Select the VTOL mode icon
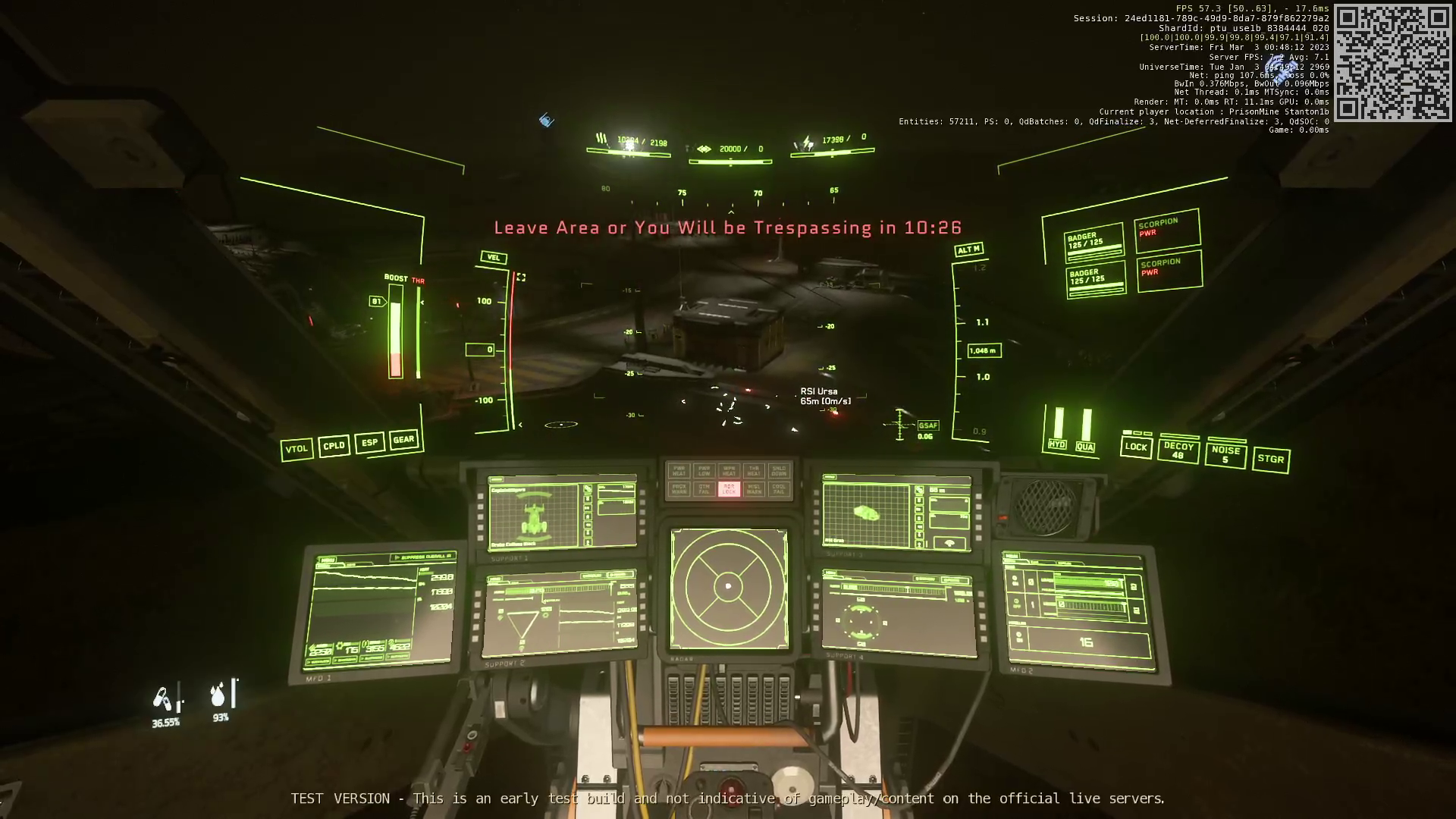The width and height of the screenshot is (1456, 819). [297, 448]
